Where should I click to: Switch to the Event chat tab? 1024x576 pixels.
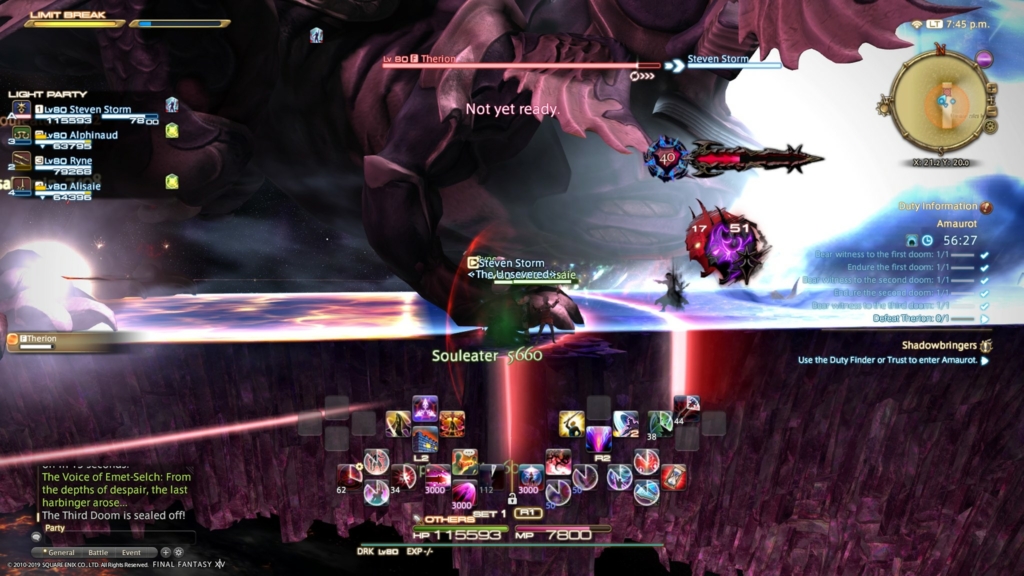pyautogui.click(x=131, y=551)
